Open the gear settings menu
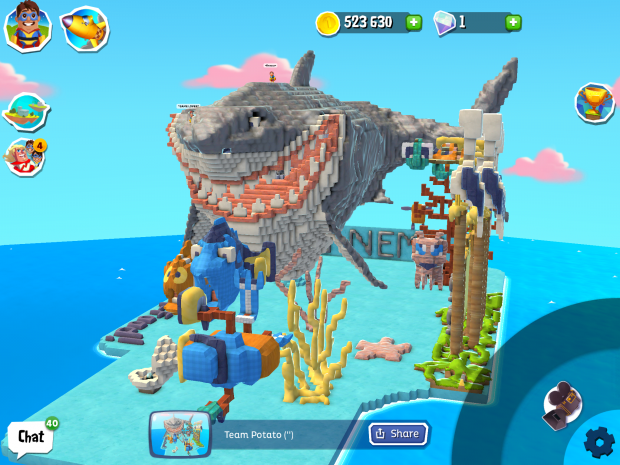Screen dimensions: 620x465 coord(599,441)
